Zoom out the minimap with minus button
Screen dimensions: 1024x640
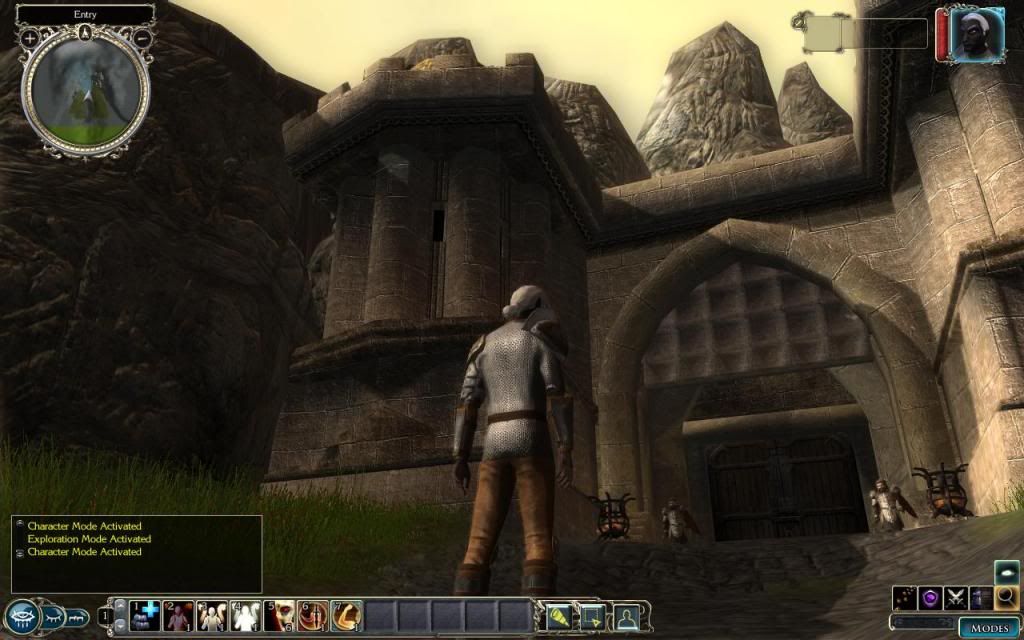tap(143, 37)
